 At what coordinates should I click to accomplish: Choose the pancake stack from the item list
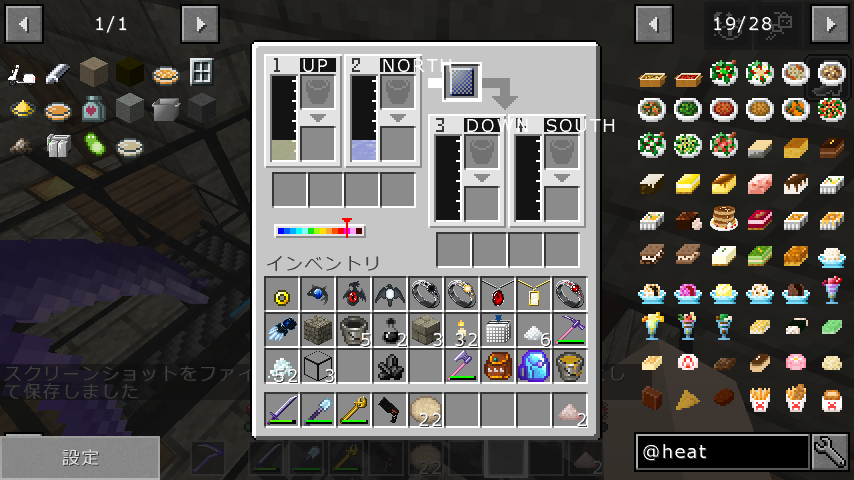723,217
